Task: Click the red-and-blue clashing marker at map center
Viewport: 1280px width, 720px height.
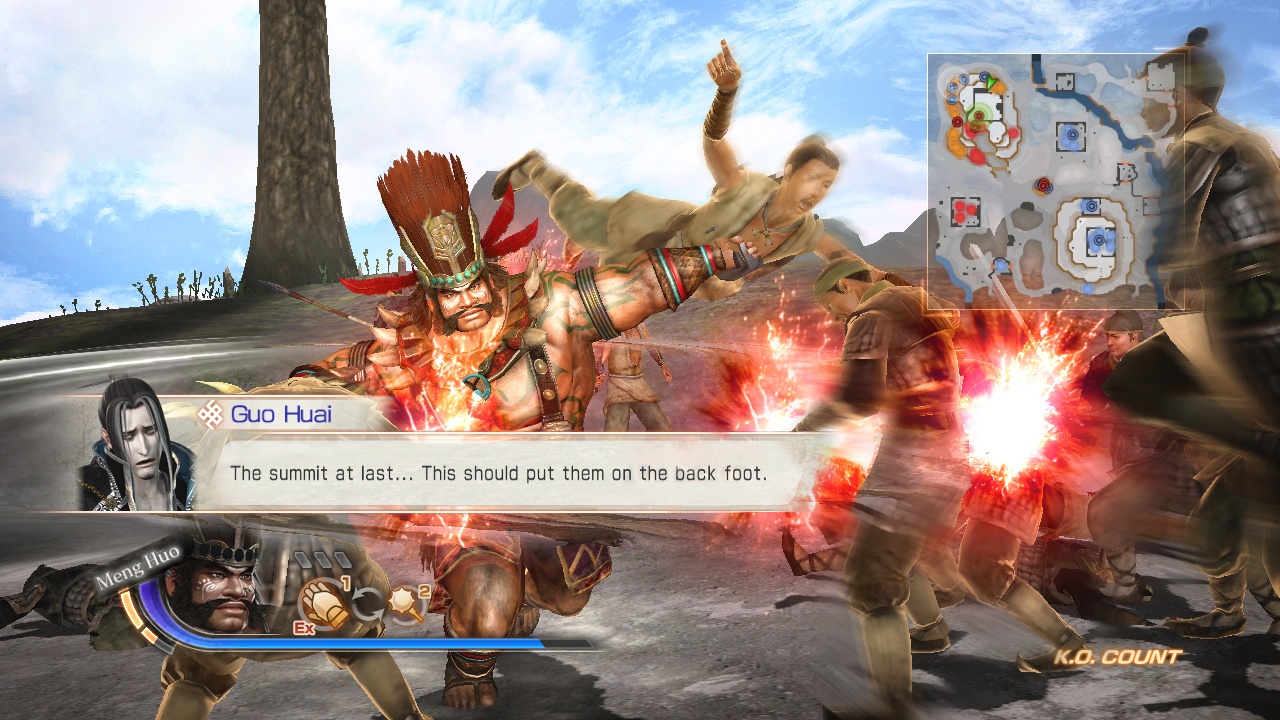Action: 1043,185
